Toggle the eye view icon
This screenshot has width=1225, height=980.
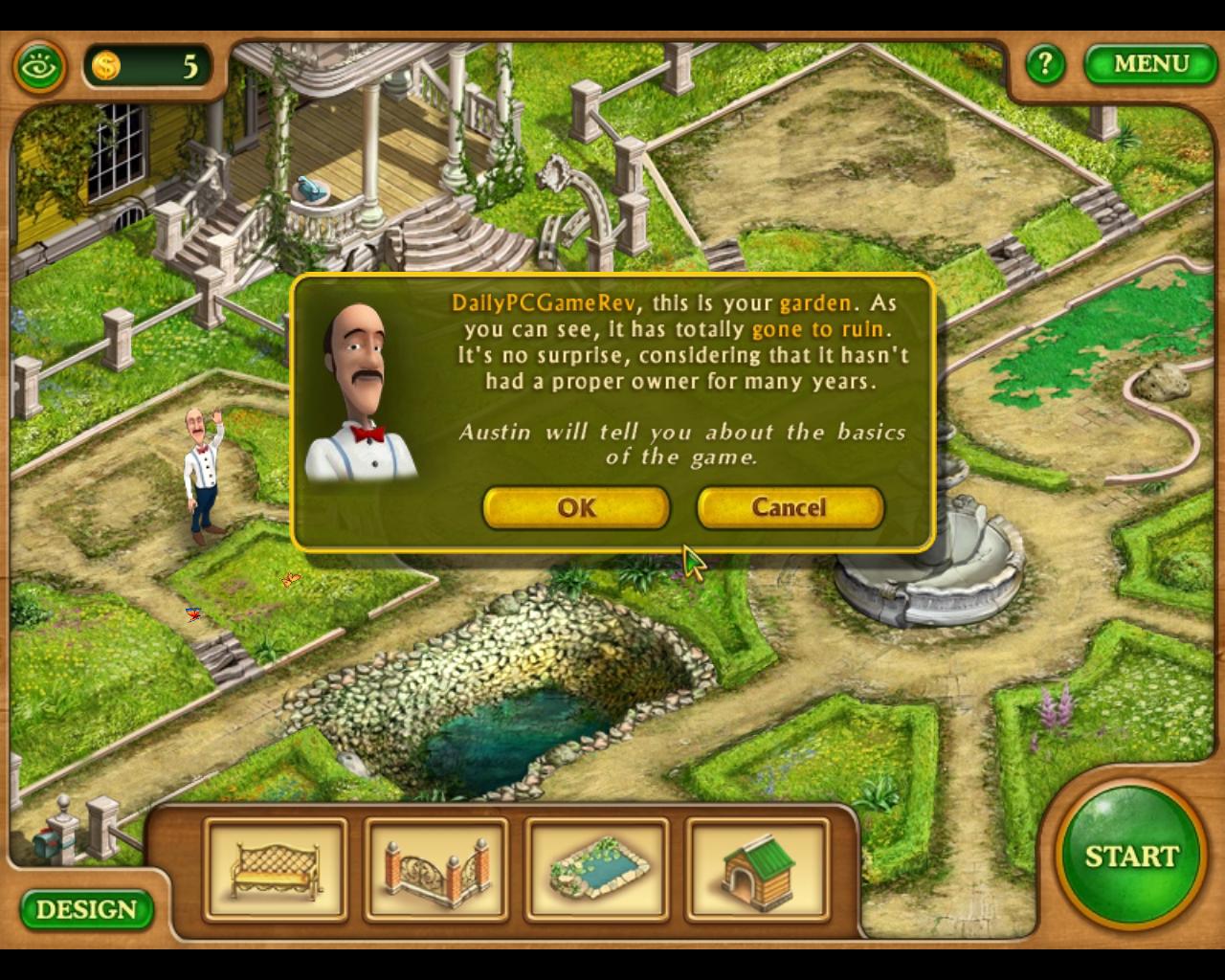coord(40,67)
